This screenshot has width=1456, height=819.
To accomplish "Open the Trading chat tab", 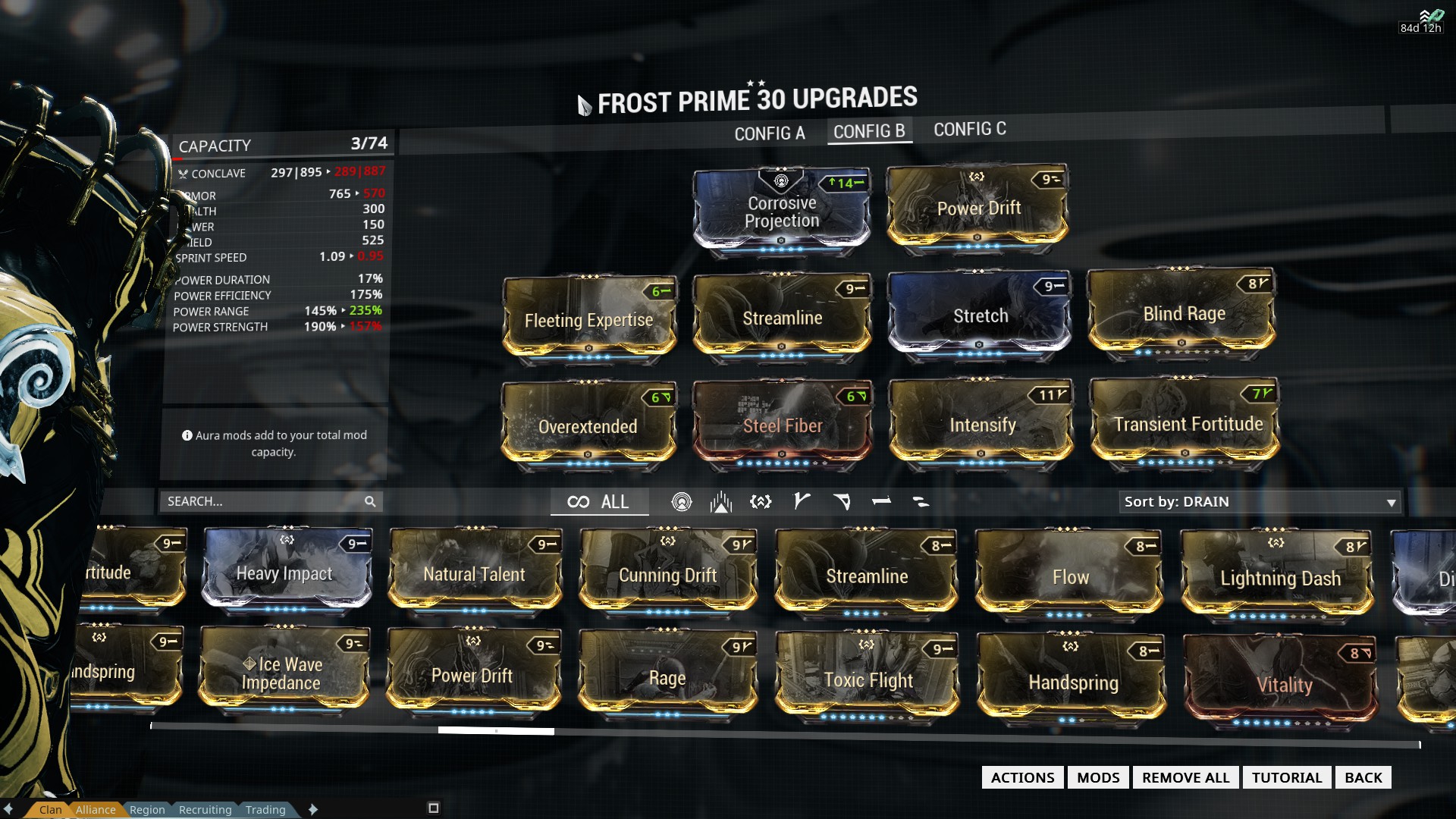I will [x=265, y=810].
